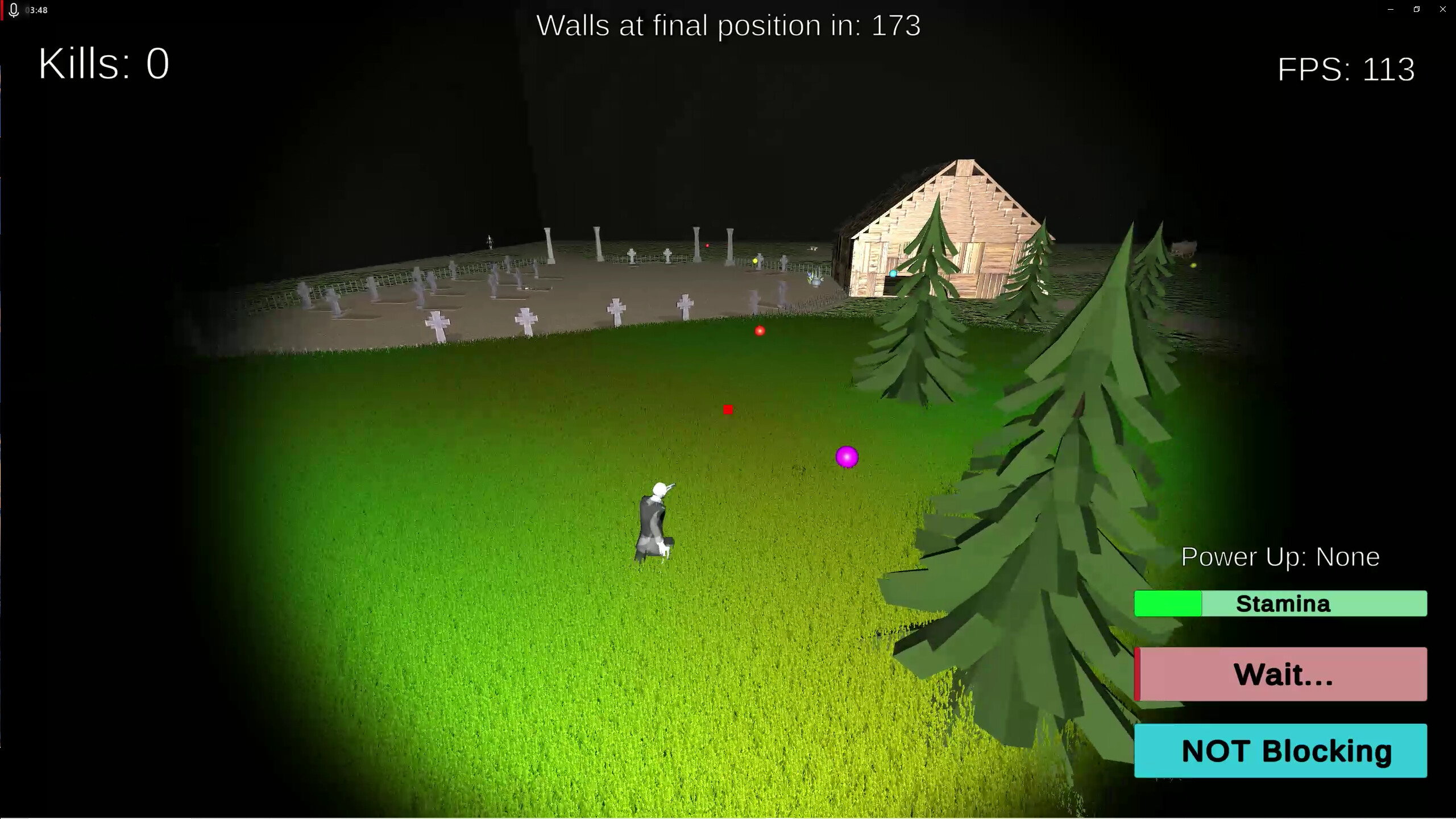Image resolution: width=1456 pixels, height=819 pixels.
Task: Select the player character on the grass
Action: [654, 518]
